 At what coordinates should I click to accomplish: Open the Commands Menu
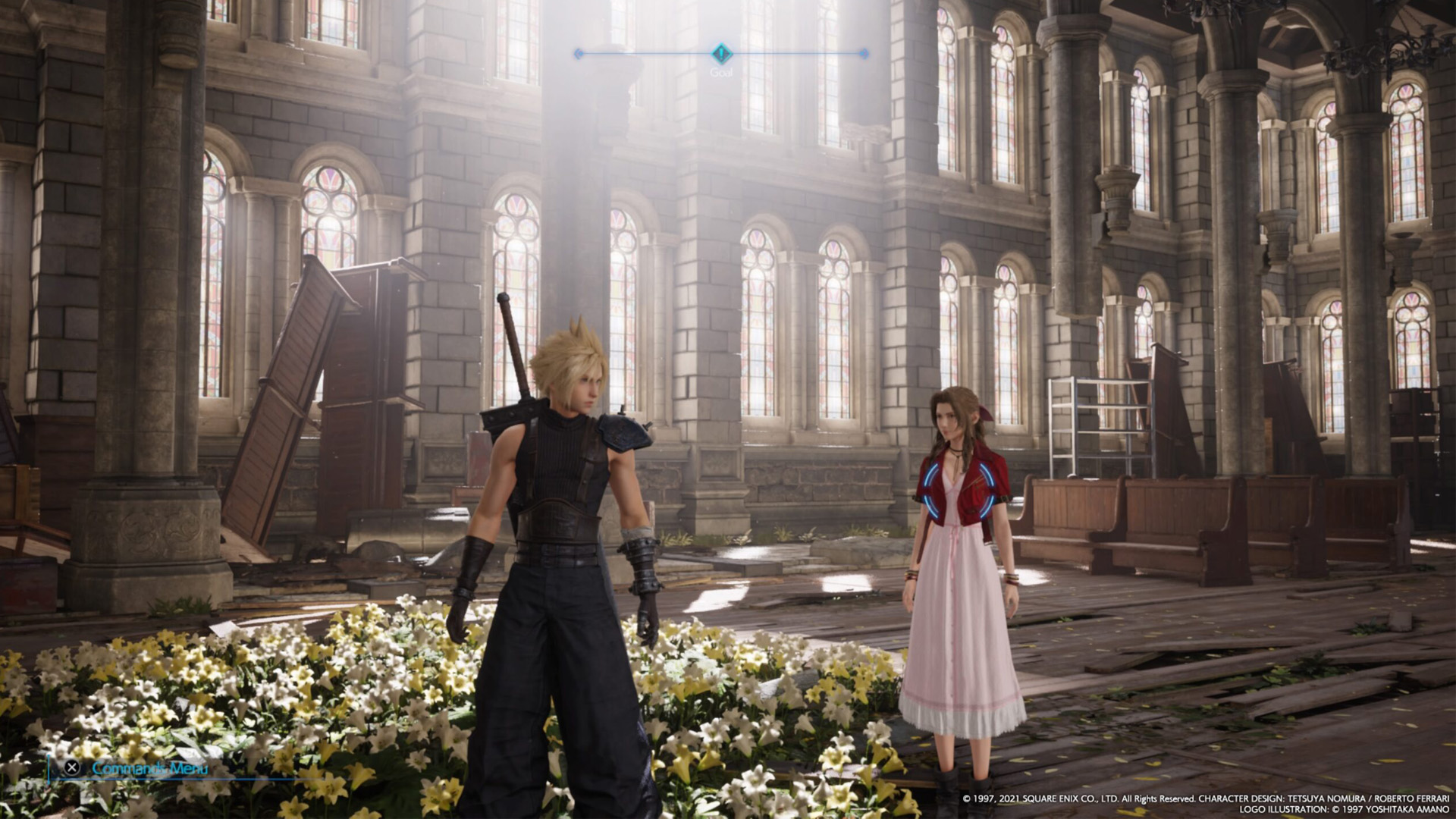(x=138, y=767)
